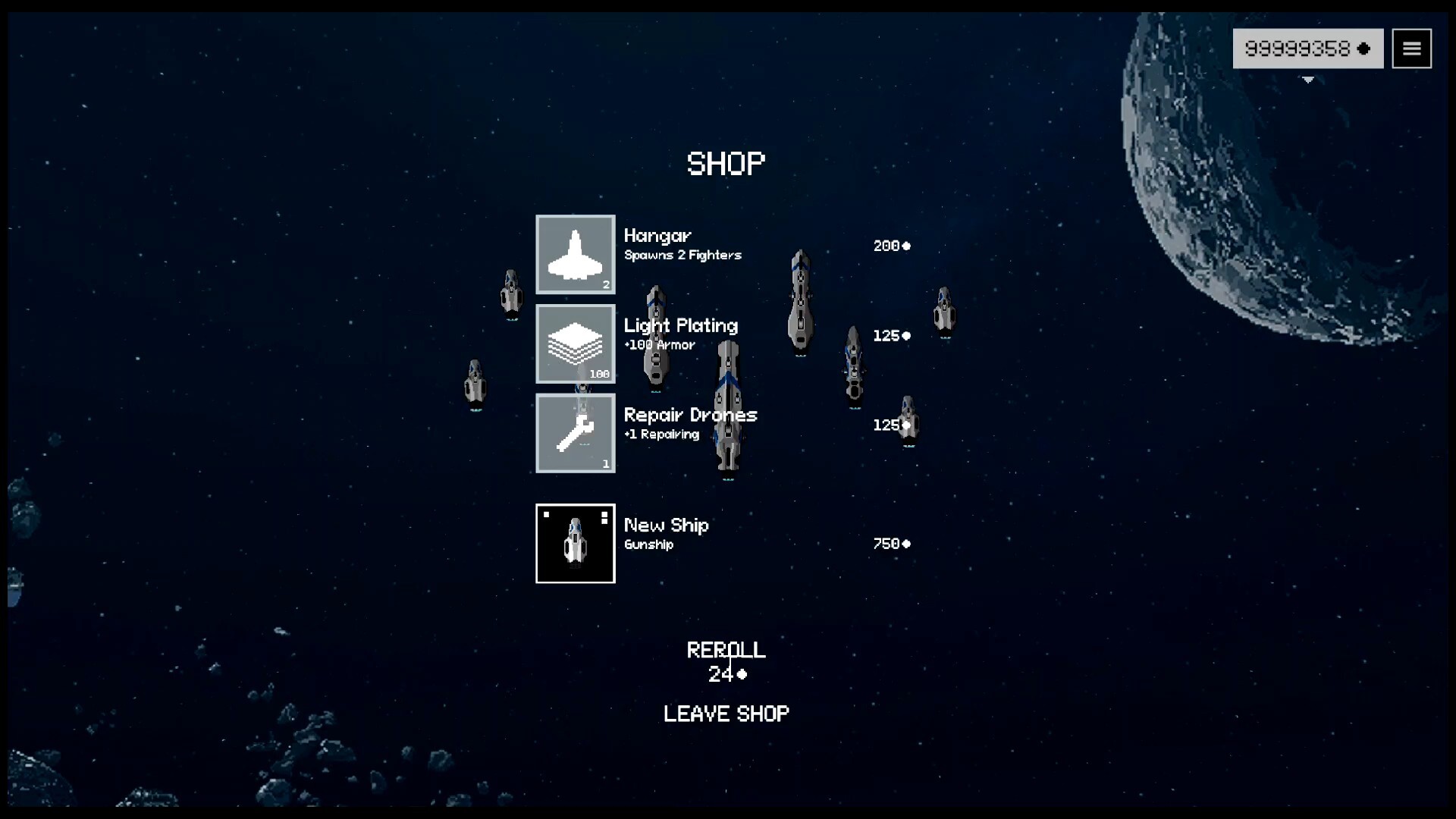Click the Light Plating armor stack icon

click(575, 344)
